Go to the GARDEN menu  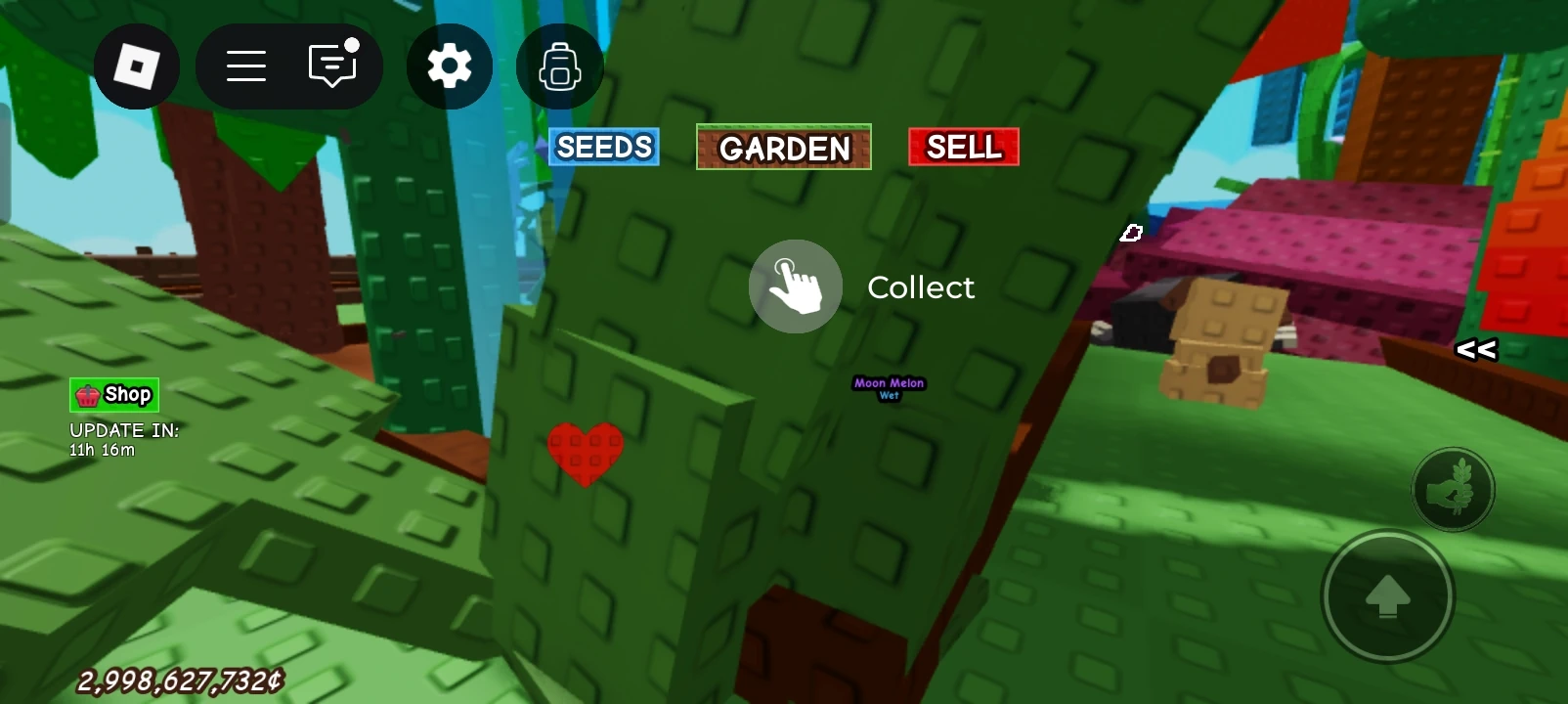[783, 148]
